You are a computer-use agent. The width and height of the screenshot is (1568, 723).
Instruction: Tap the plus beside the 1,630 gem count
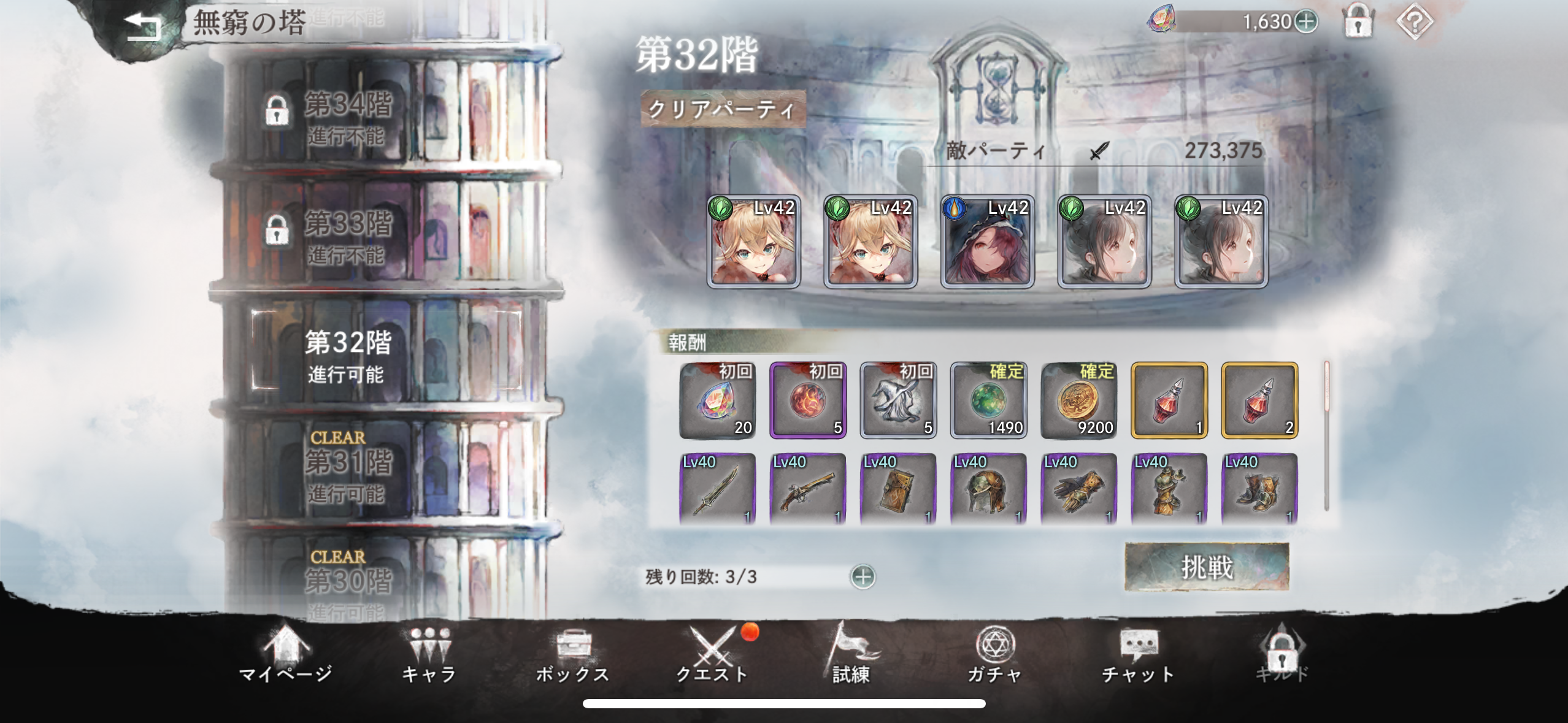coord(1306,22)
